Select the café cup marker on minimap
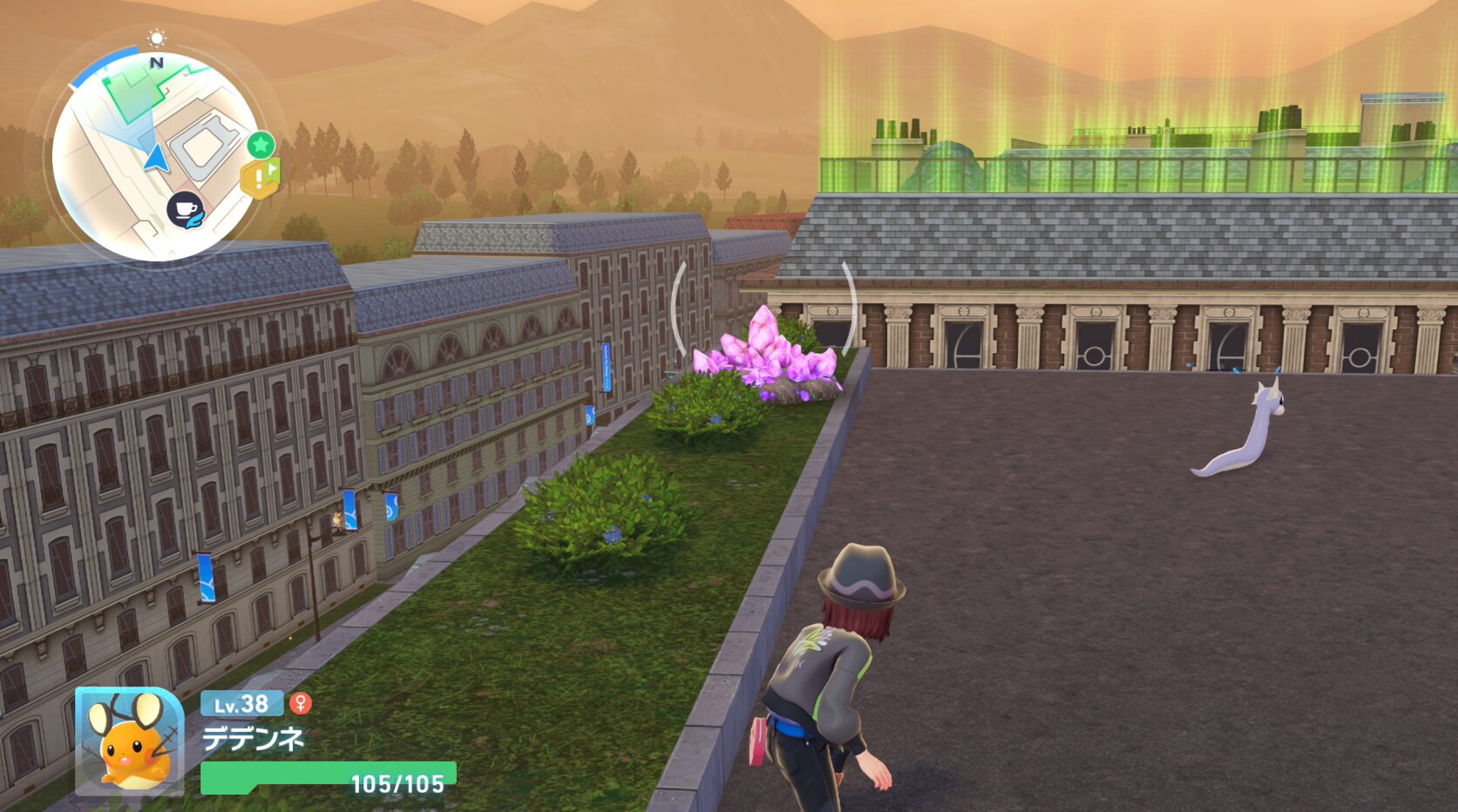The image size is (1458, 812). (x=186, y=210)
